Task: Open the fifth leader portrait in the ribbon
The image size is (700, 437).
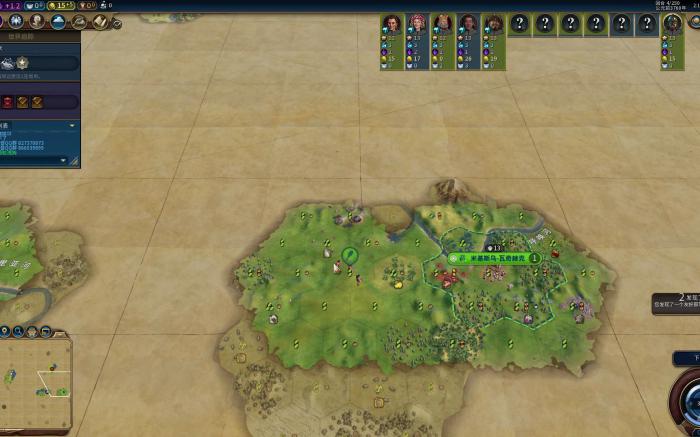Action: (493, 24)
